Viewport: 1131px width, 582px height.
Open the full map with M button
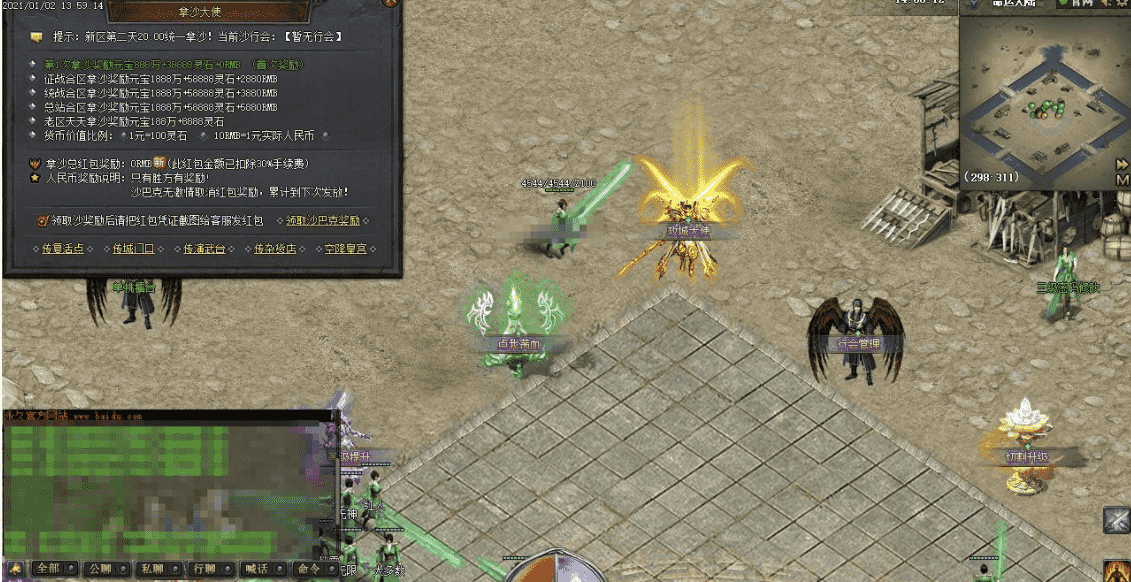point(1122,180)
